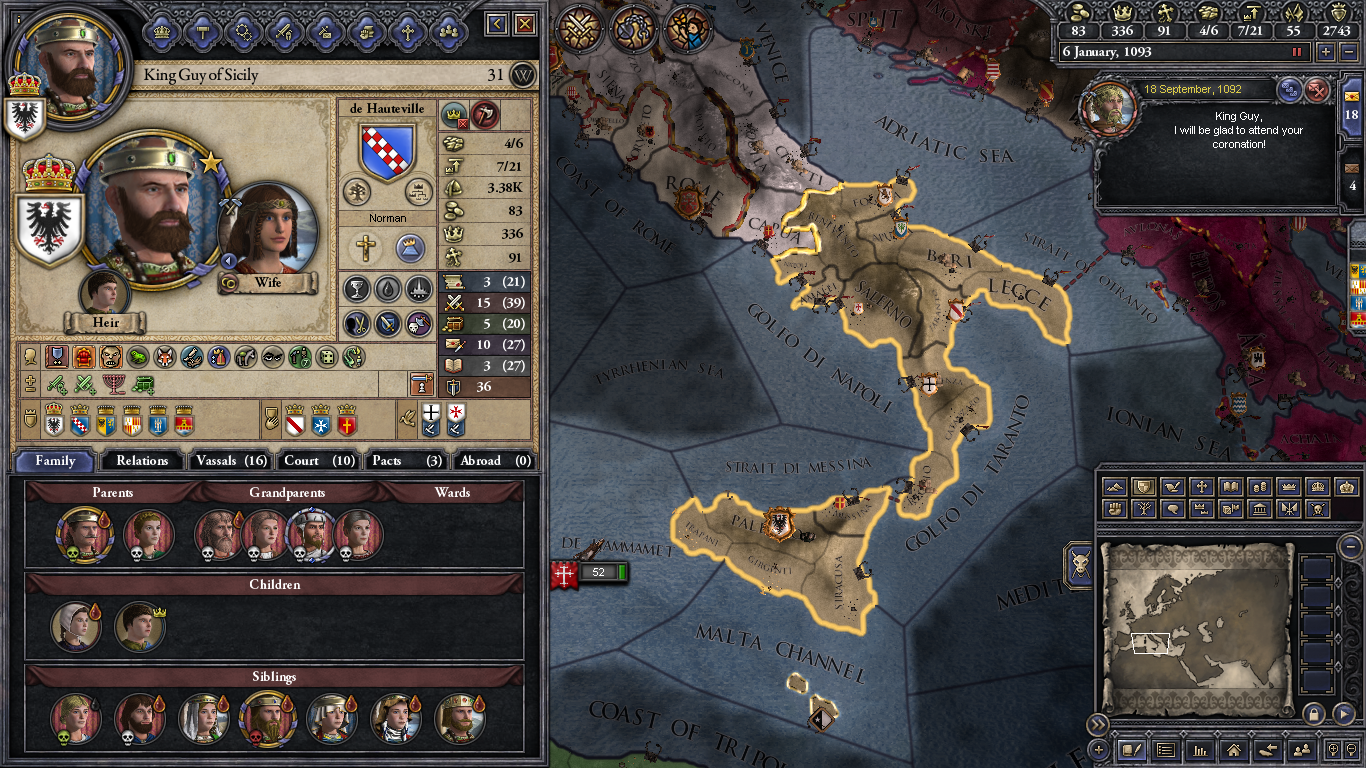The width and height of the screenshot is (1366, 768).
Task: Open the wiki W button
Action: coord(523,75)
